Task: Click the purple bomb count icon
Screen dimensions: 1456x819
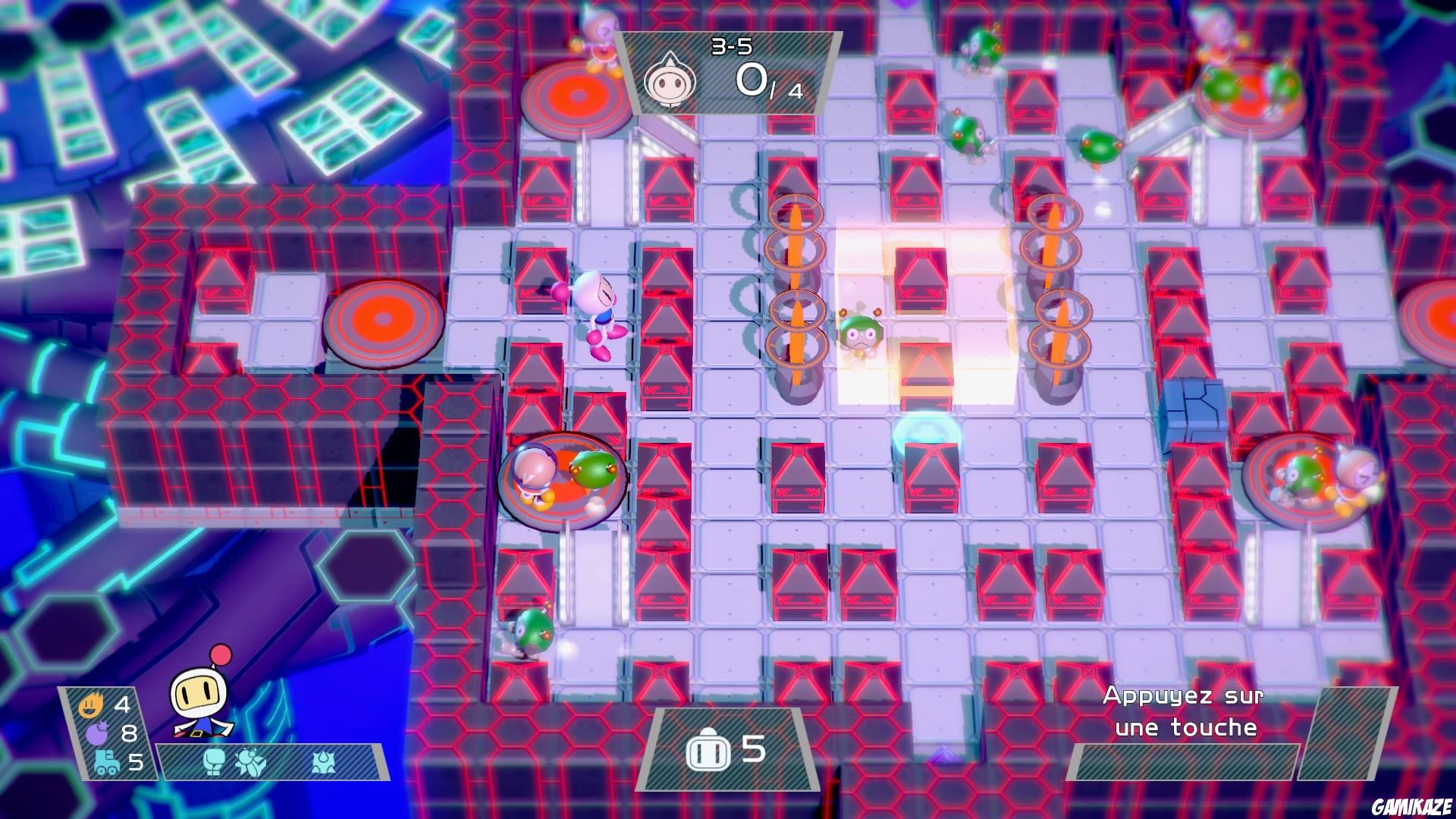Action: point(98,732)
